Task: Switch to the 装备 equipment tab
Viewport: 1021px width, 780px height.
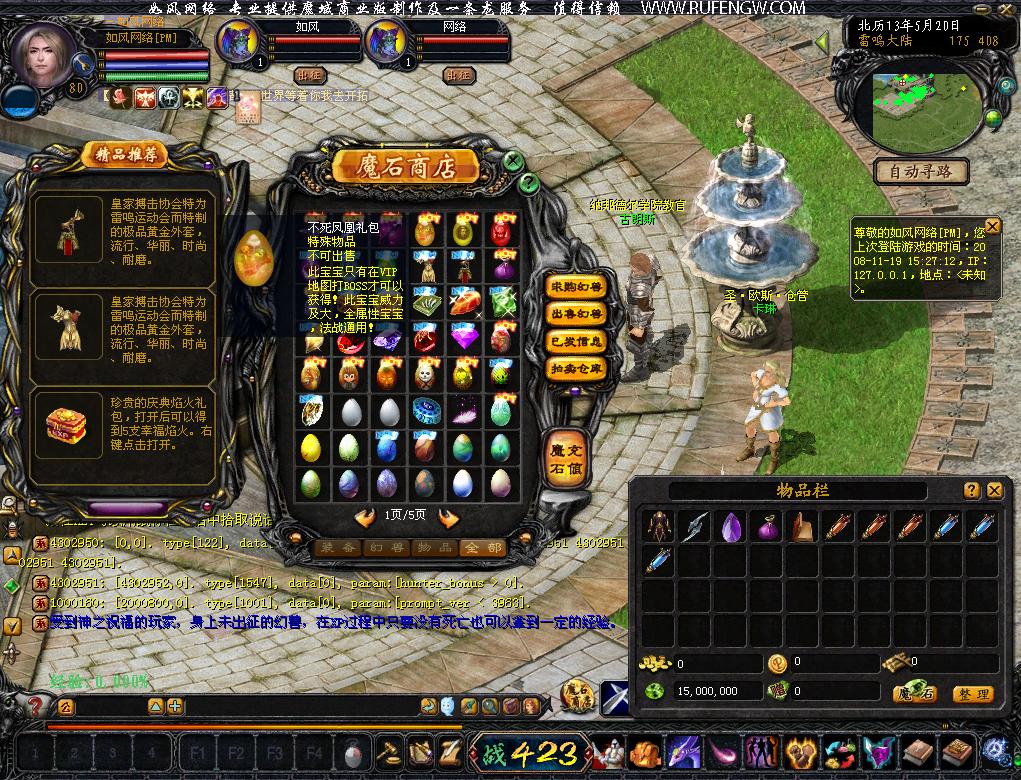Action: click(x=335, y=548)
